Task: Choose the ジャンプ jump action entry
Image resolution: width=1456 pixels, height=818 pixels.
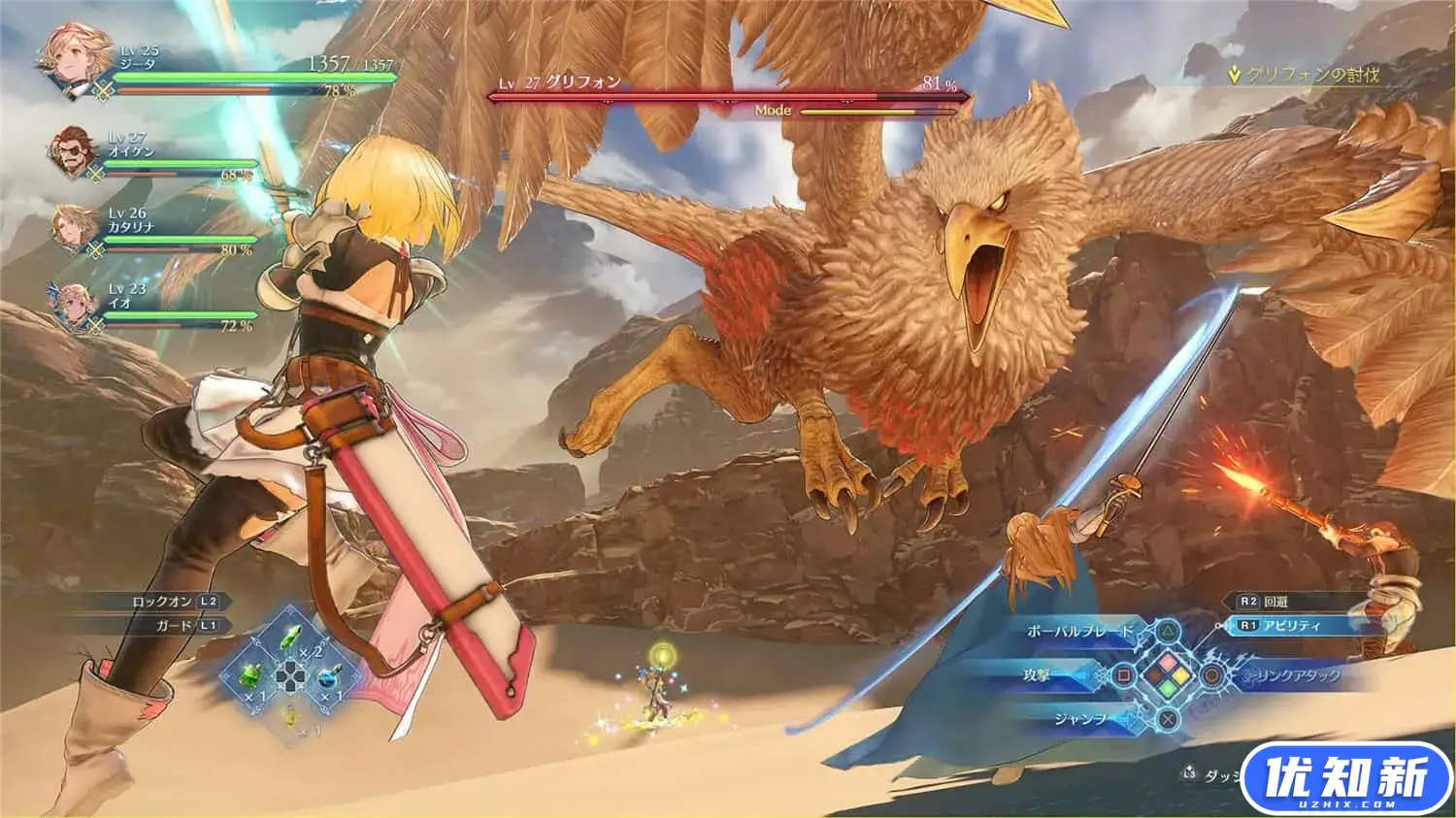Action: (1079, 719)
